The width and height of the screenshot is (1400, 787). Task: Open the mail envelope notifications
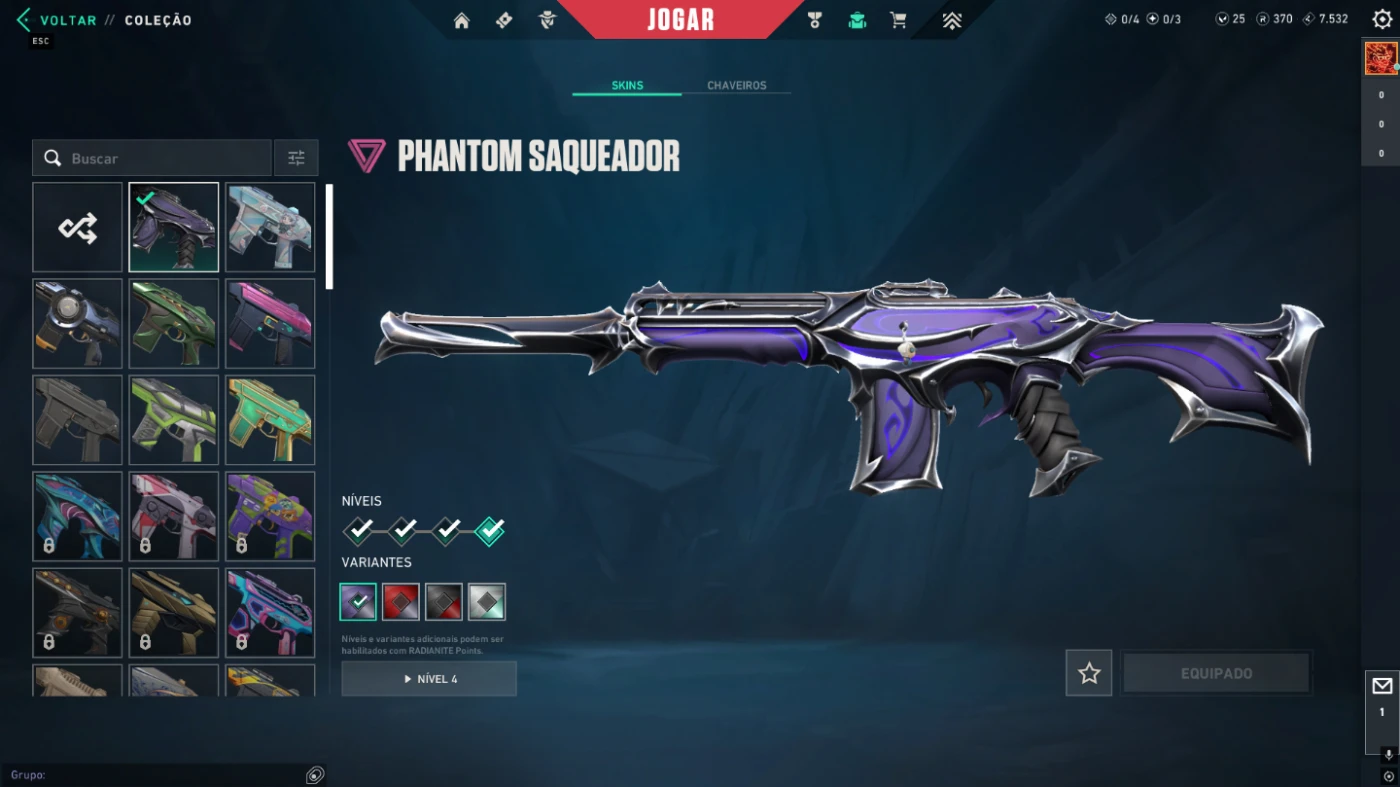[1382, 686]
